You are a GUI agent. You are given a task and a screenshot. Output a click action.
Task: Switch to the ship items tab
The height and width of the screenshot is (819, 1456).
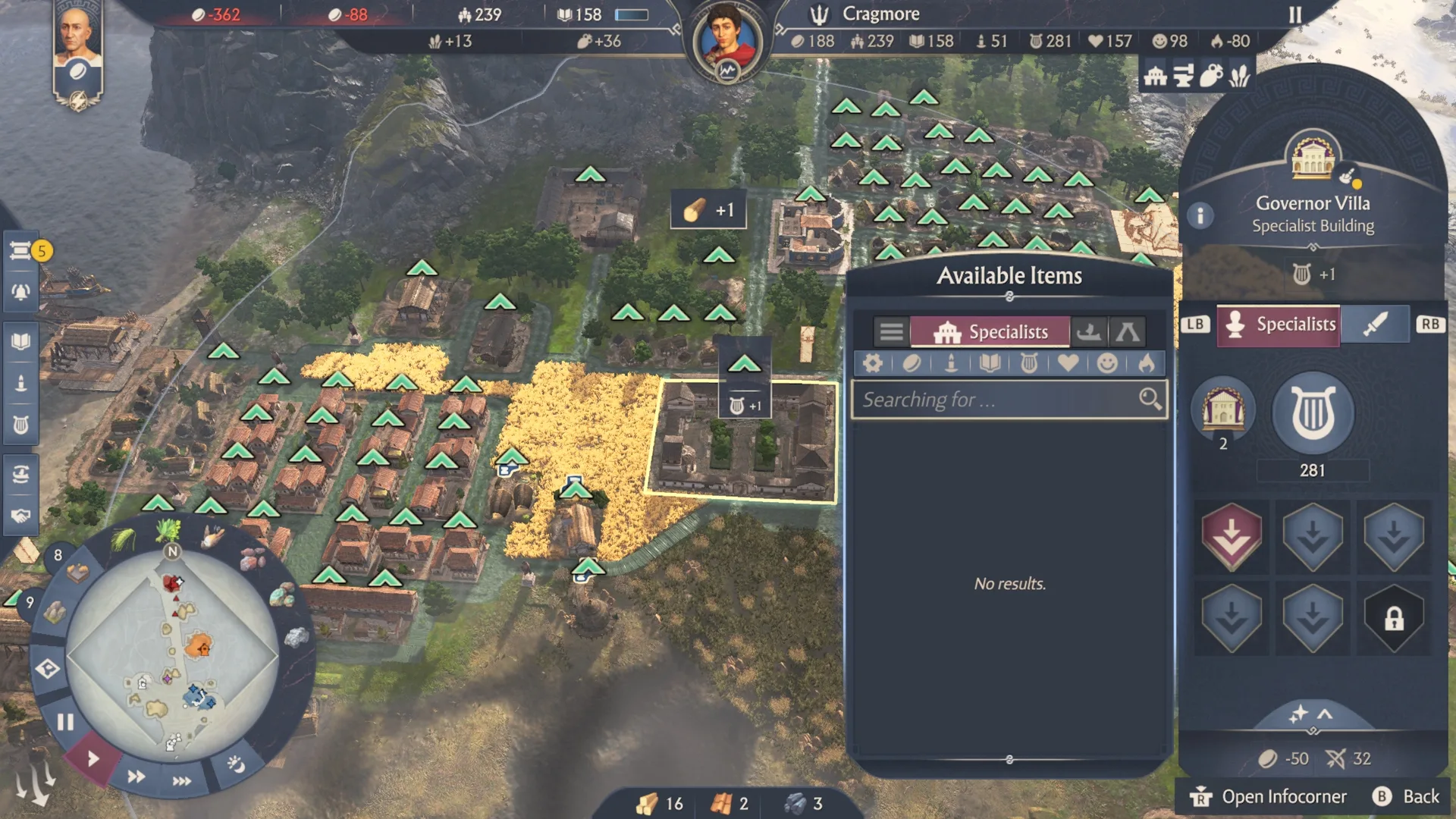tap(1089, 332)
